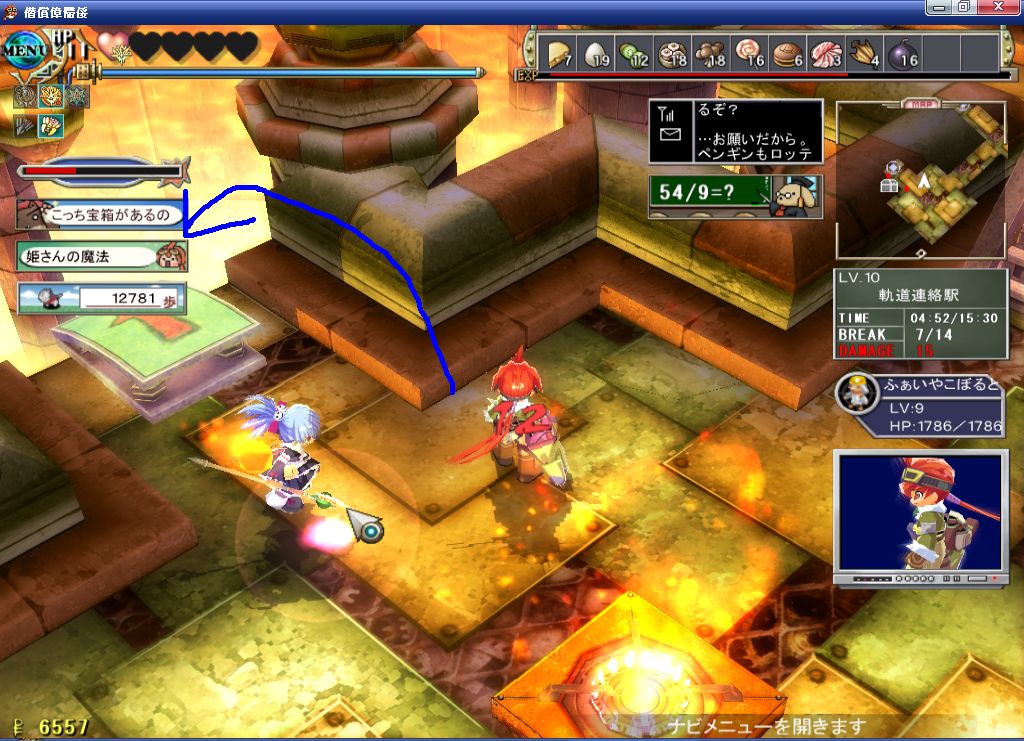1024x741 pixels.
Task: Click the minimap display
Action: click(x=921, y=178)
